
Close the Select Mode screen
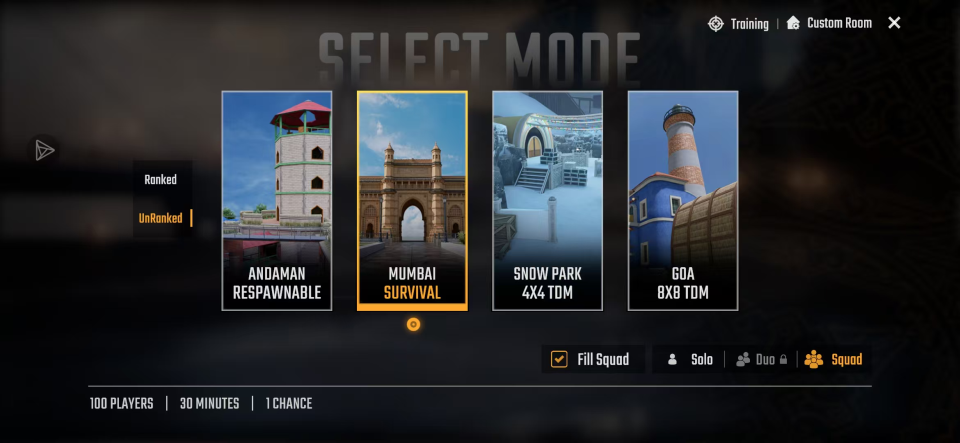[x=894, y=23]
